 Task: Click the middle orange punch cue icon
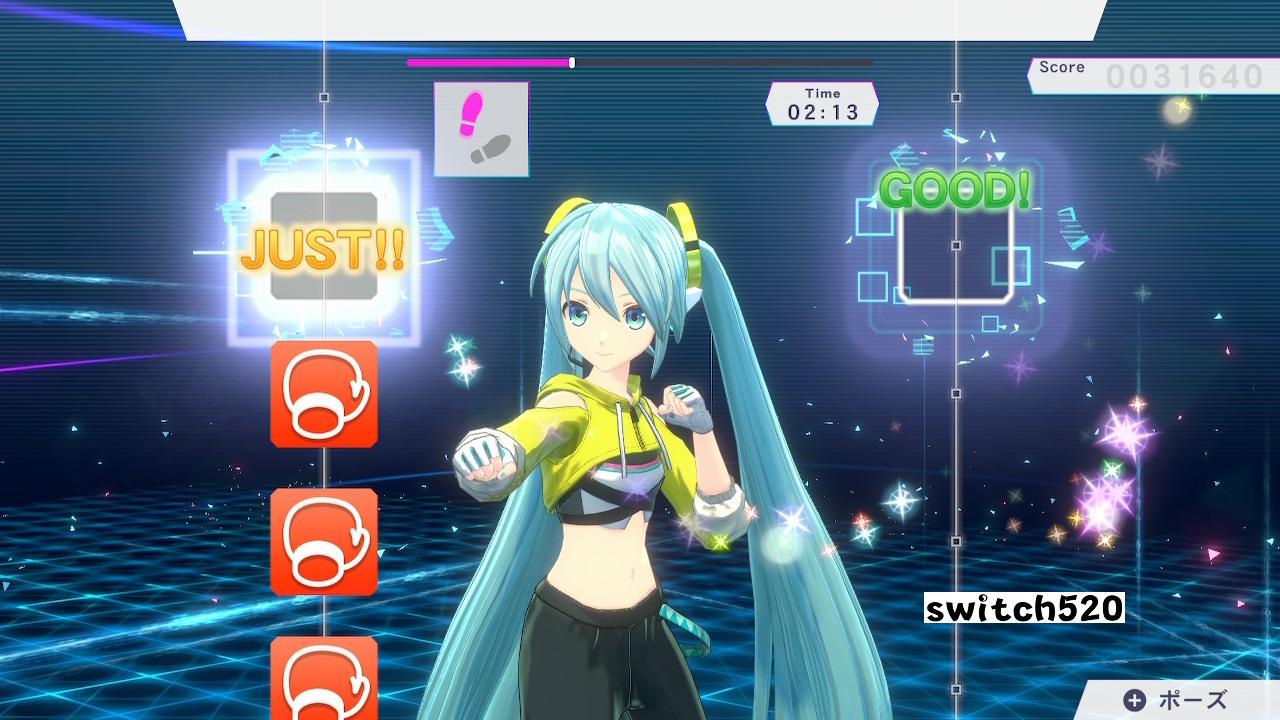[323, 540]
